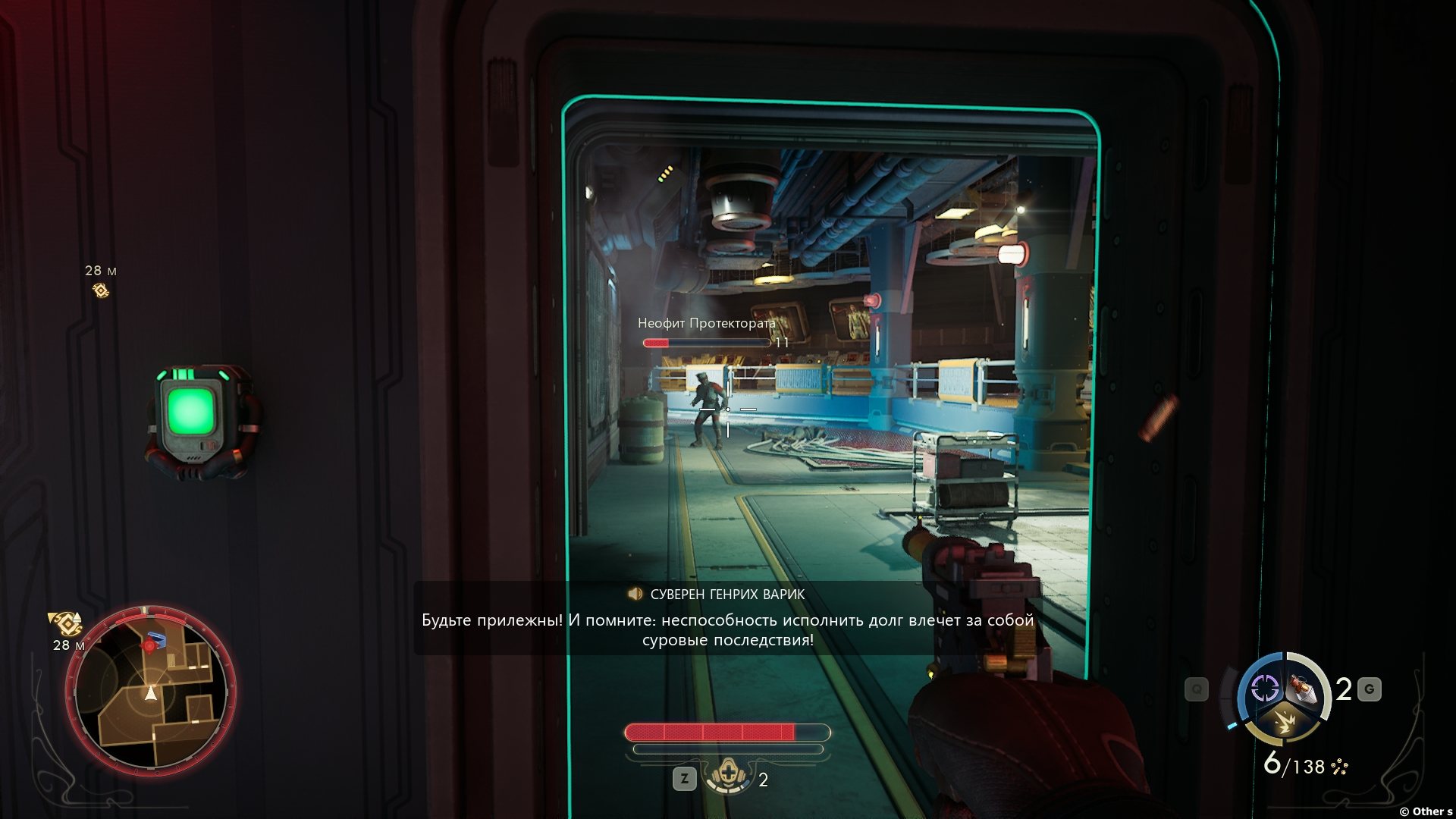Choose the grenade throwable icon
The width and height of the screenshot is (1456, 819).
1304,689
